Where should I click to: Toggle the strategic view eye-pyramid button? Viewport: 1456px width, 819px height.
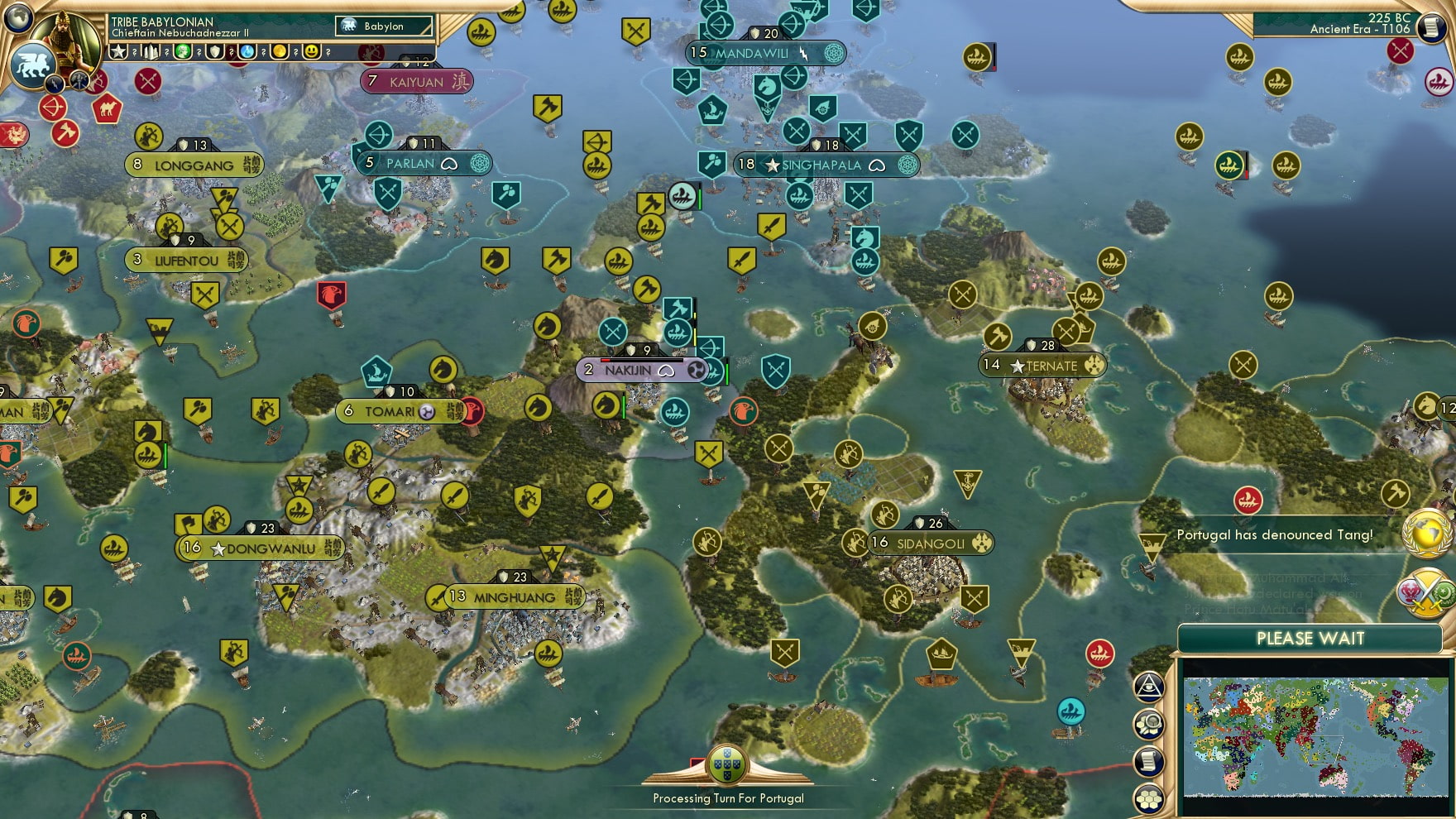click(x=1149, y=687)
